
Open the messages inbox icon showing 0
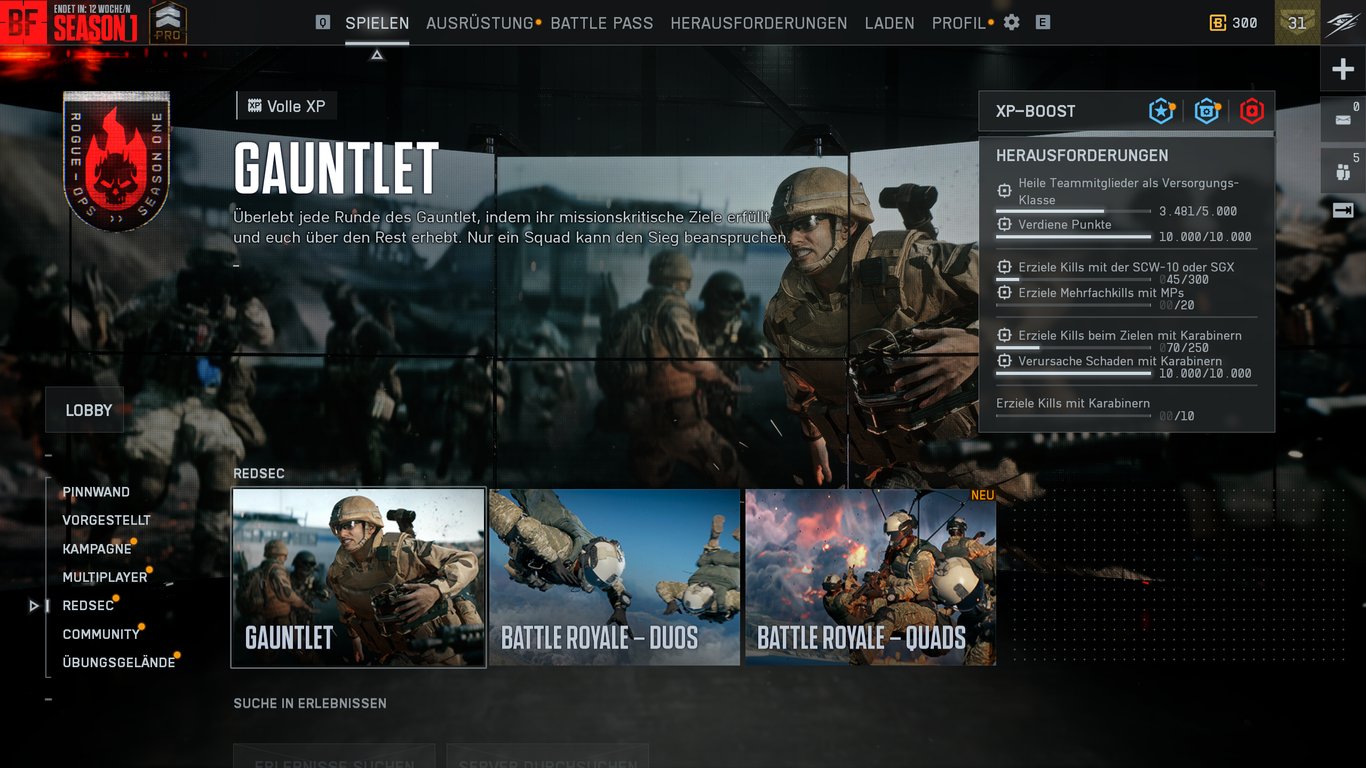point(1341,119)
